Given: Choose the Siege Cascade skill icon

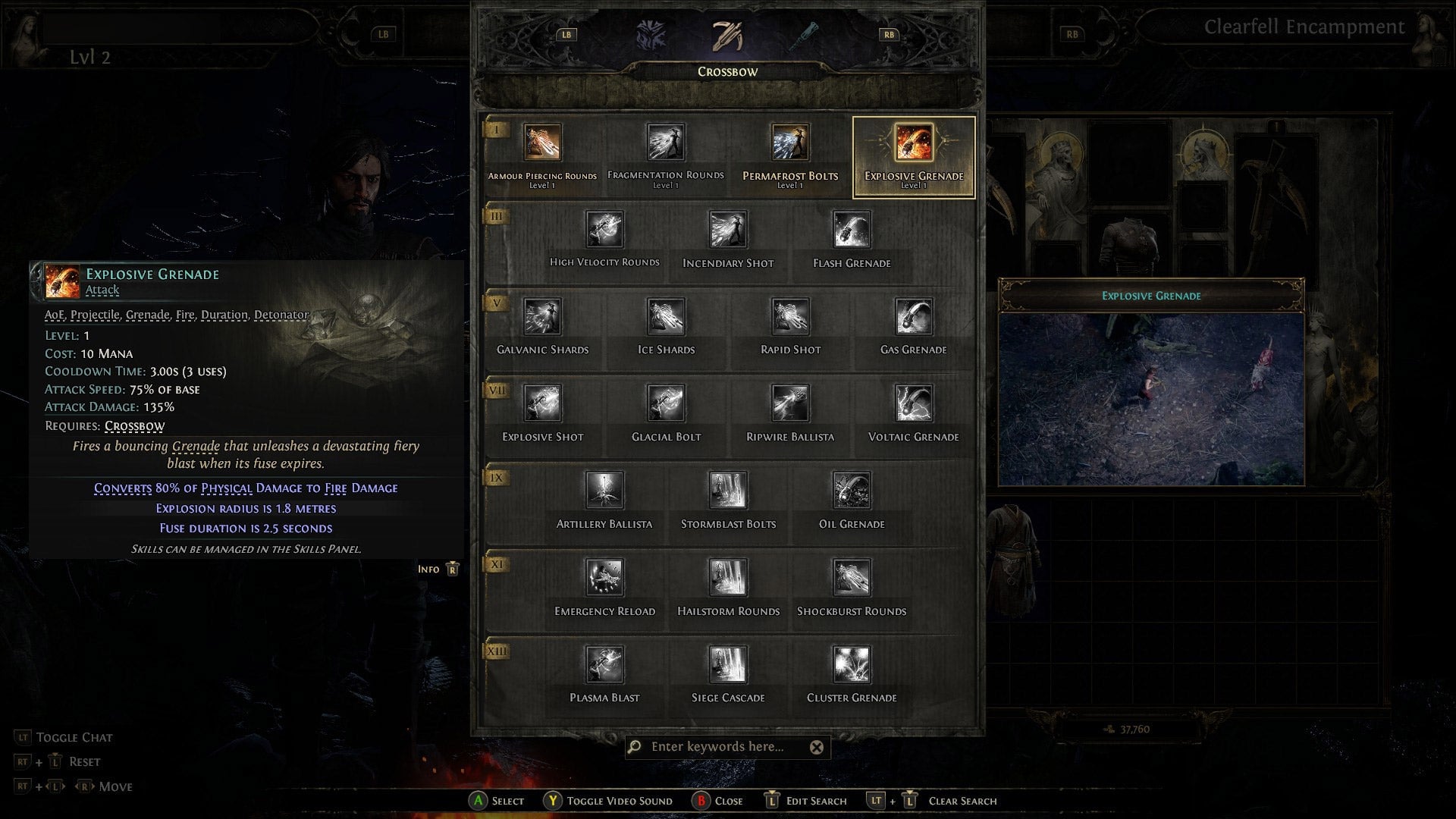Looking at the screenshot, I should (727, 663).
